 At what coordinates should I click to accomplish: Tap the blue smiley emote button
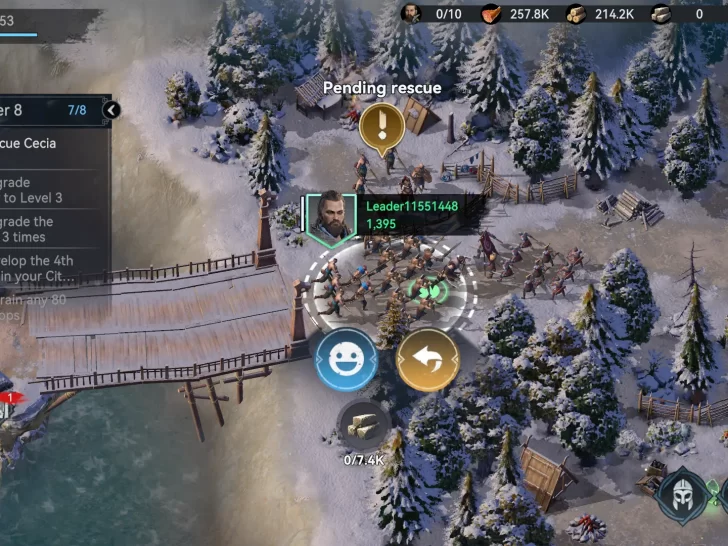point(346,360)
